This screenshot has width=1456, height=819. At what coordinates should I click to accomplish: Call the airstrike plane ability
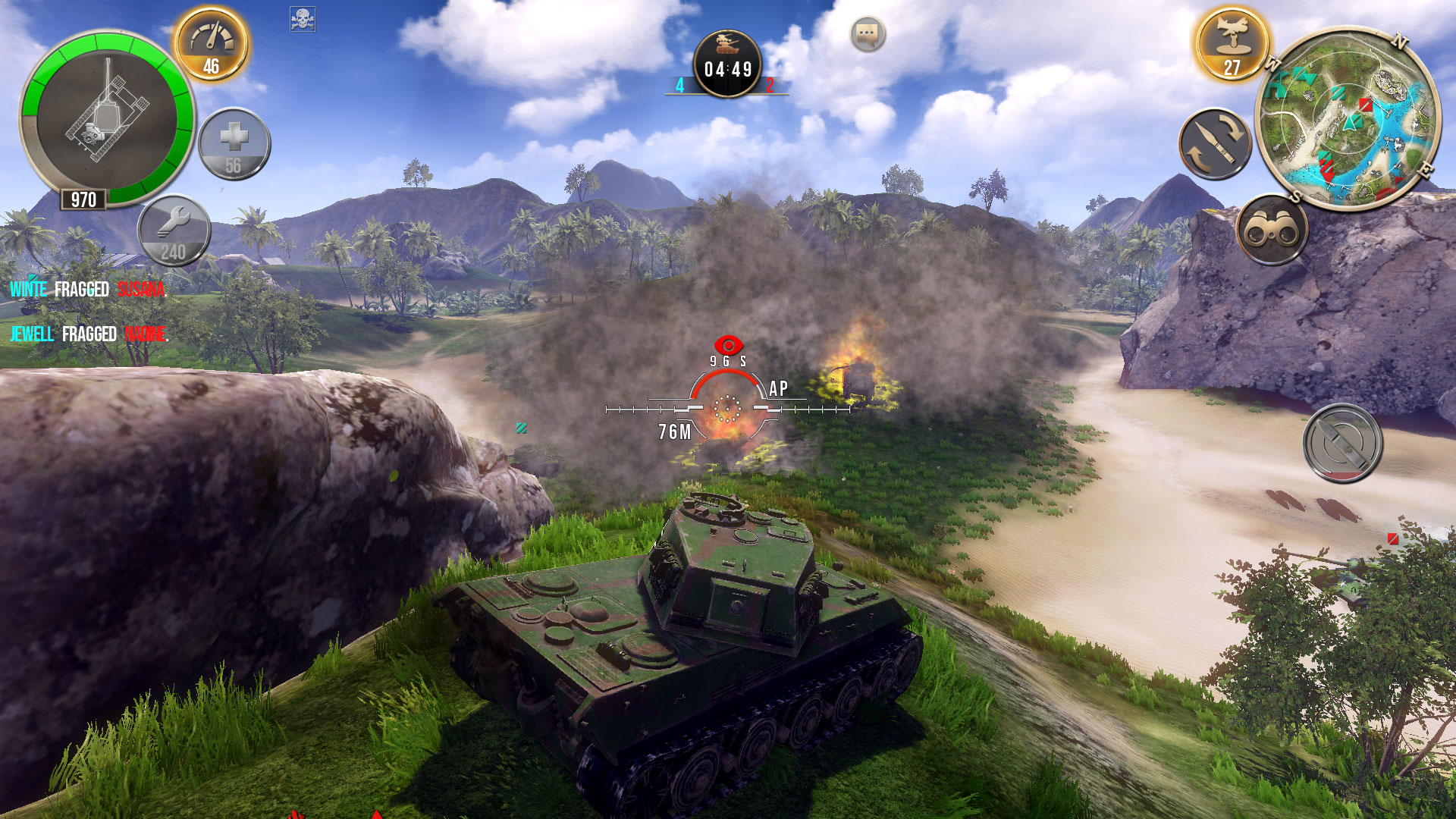1232,44
